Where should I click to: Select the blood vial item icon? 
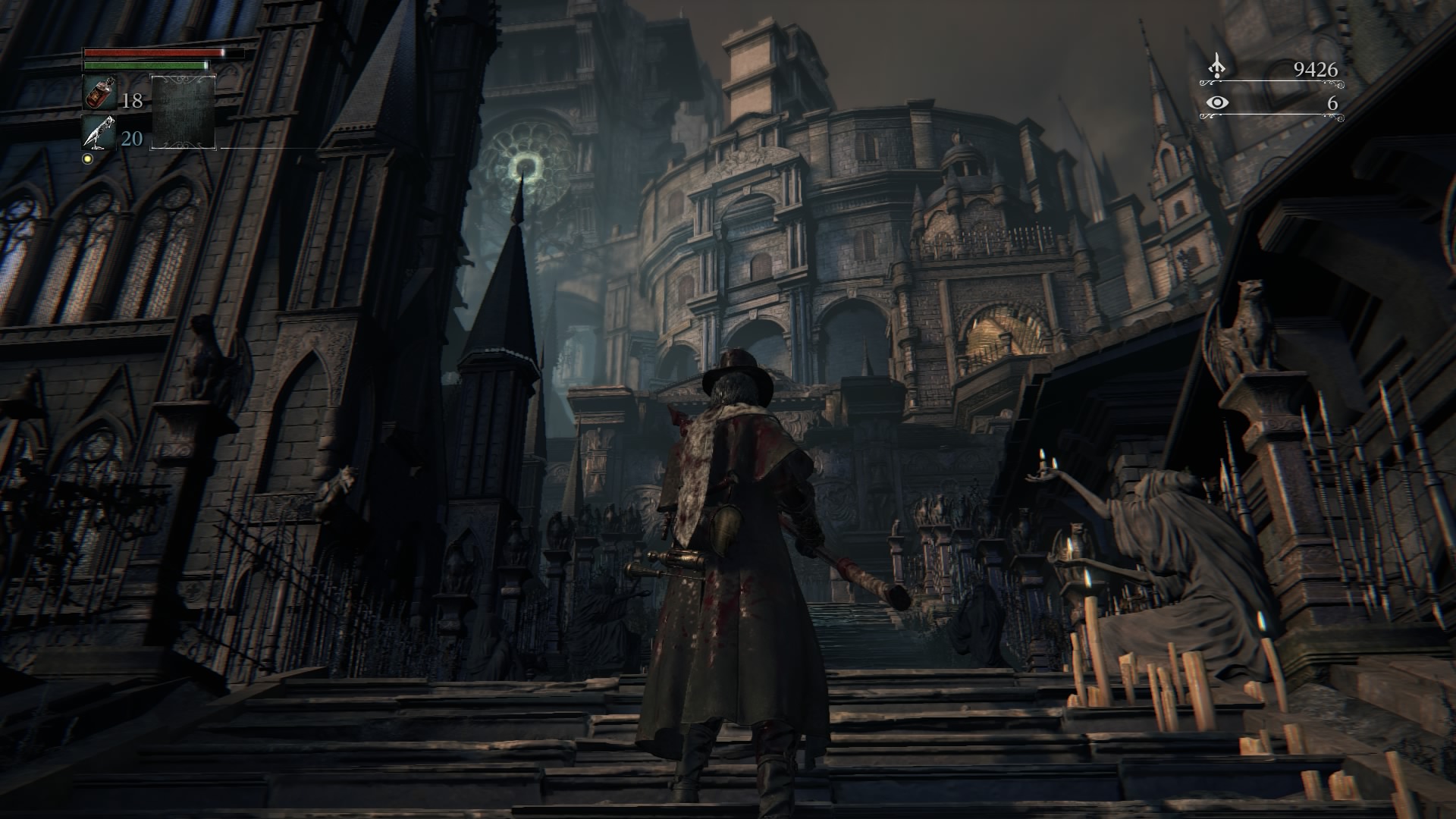tap(99, 93)
